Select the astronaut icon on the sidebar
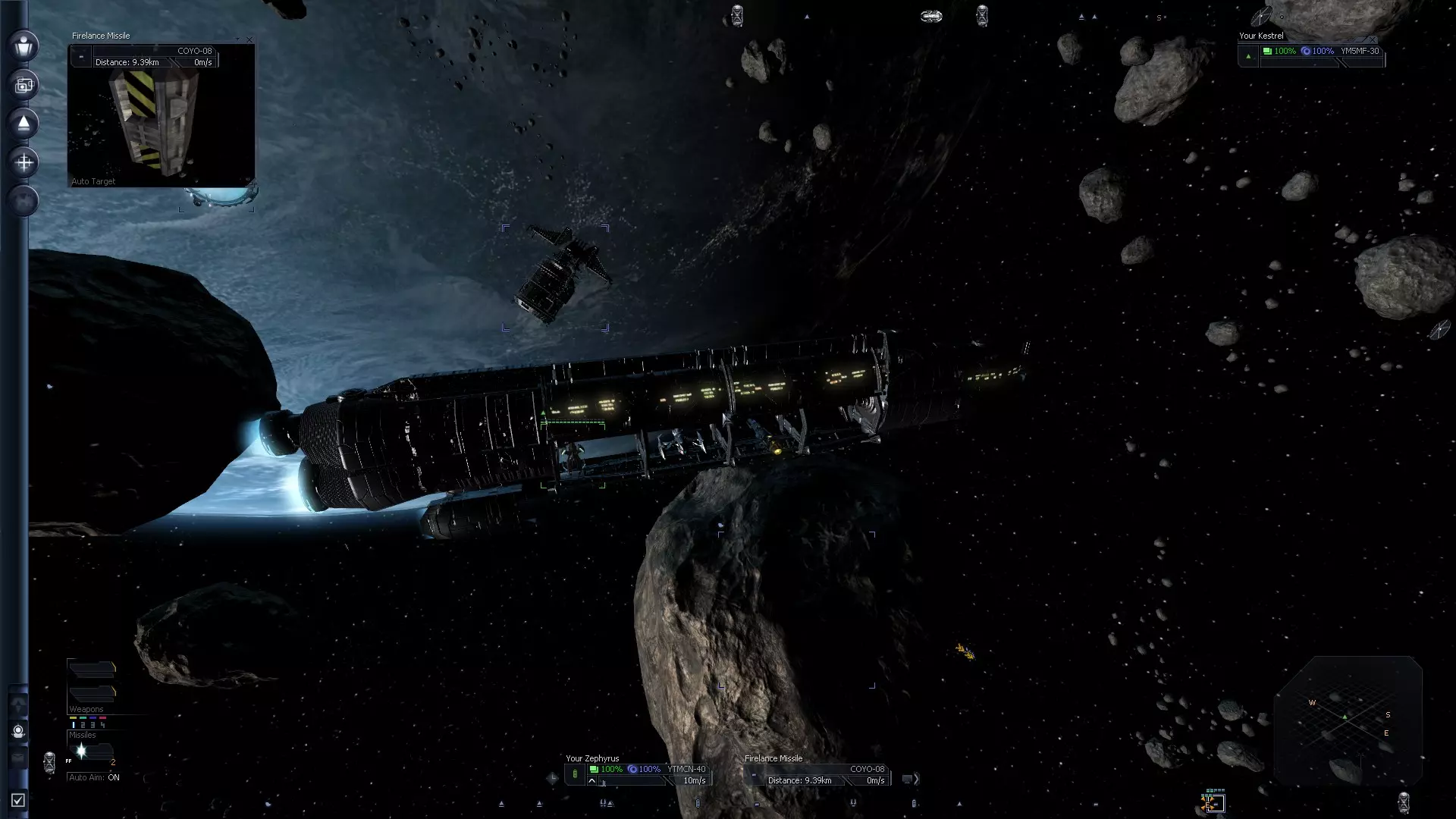Viewport: 1456px width, 819px height. pos(18,731)
